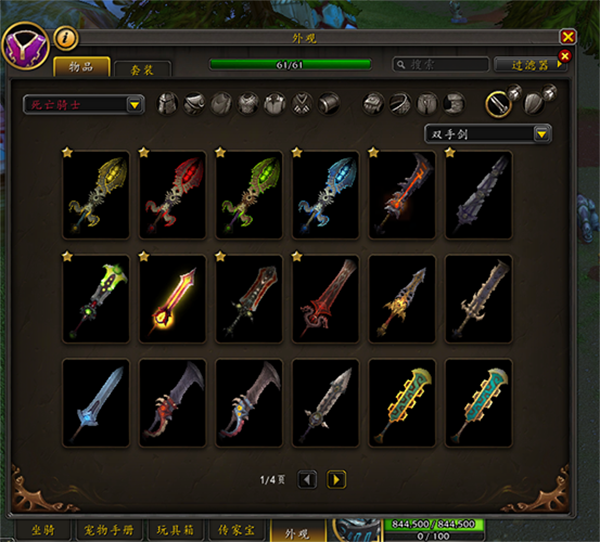Viewport: 600px width, 542px height.
Task: Select the teal cleaver with gold studs
Action: [478, 402]
